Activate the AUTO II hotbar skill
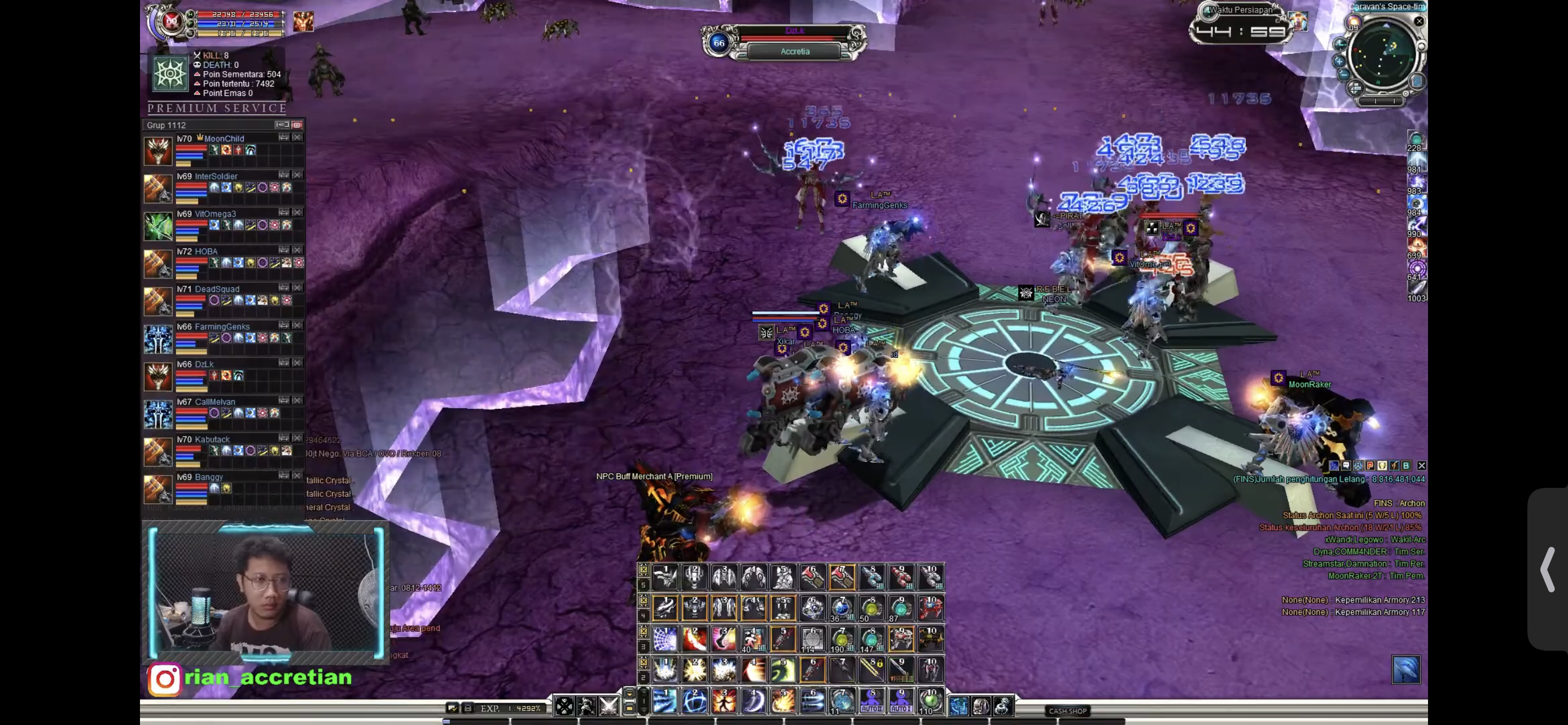Image resolution: width=1568 pixels, height=725 pixels. coord(871,701)
